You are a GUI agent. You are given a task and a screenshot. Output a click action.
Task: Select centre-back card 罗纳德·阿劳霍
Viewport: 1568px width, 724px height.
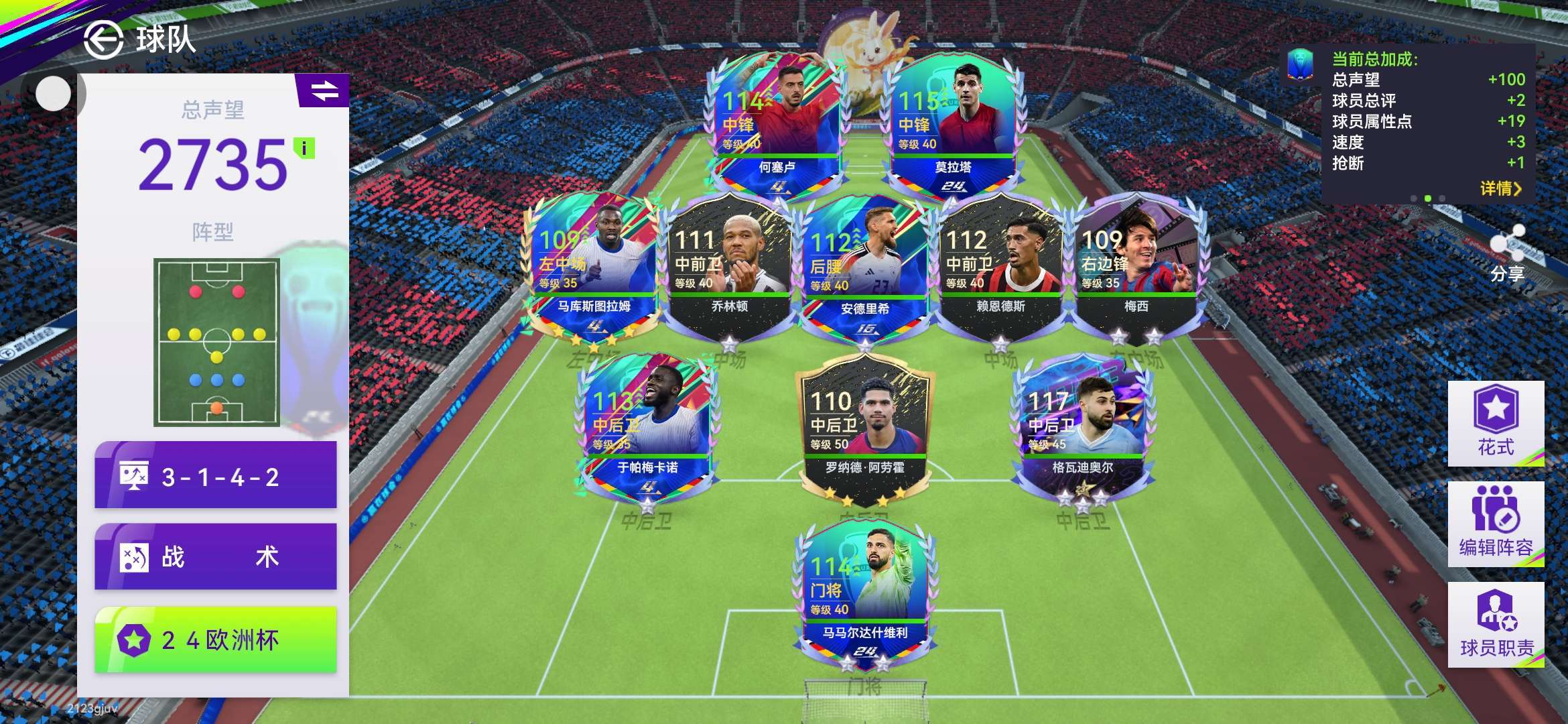(x=864, y=429)
